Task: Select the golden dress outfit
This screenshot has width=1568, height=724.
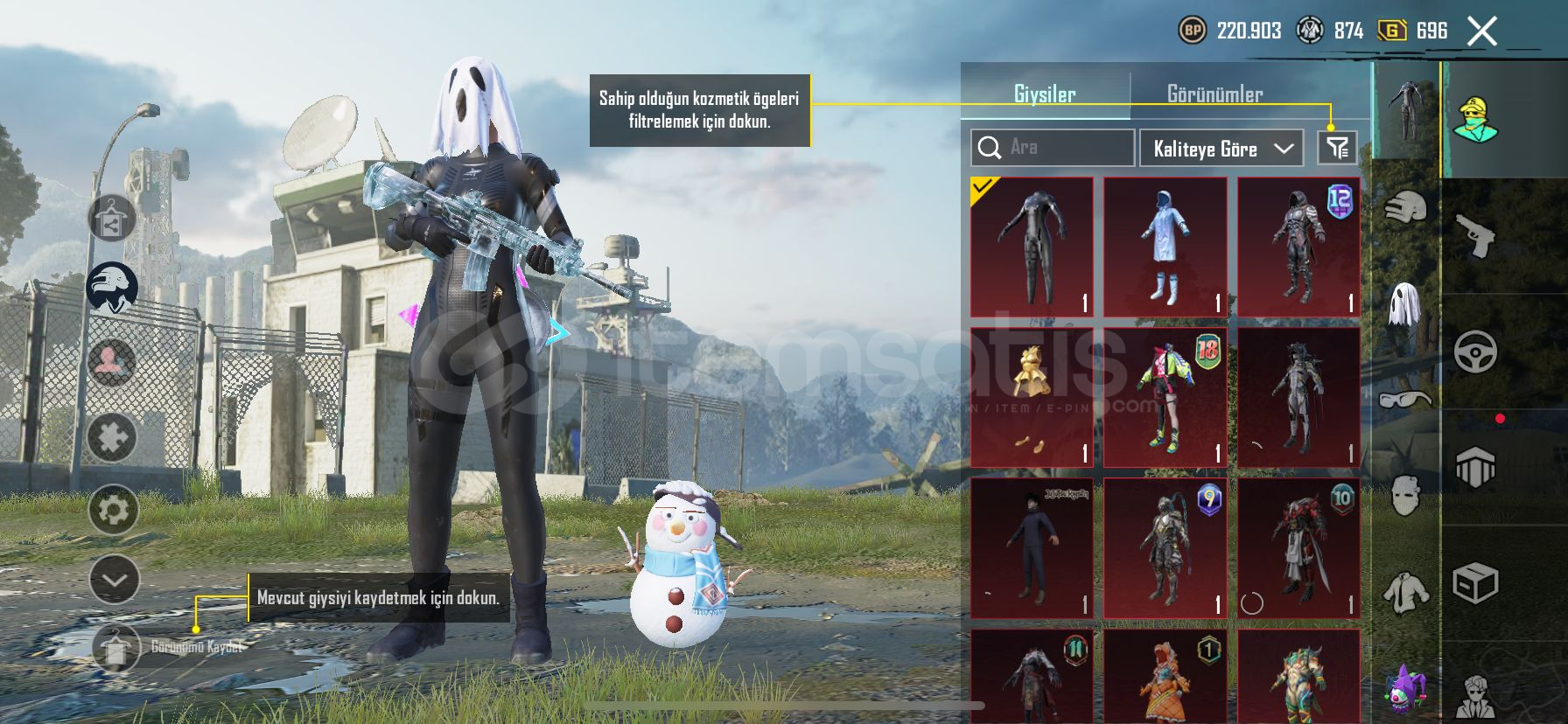Action: [x=1032, y=397]
